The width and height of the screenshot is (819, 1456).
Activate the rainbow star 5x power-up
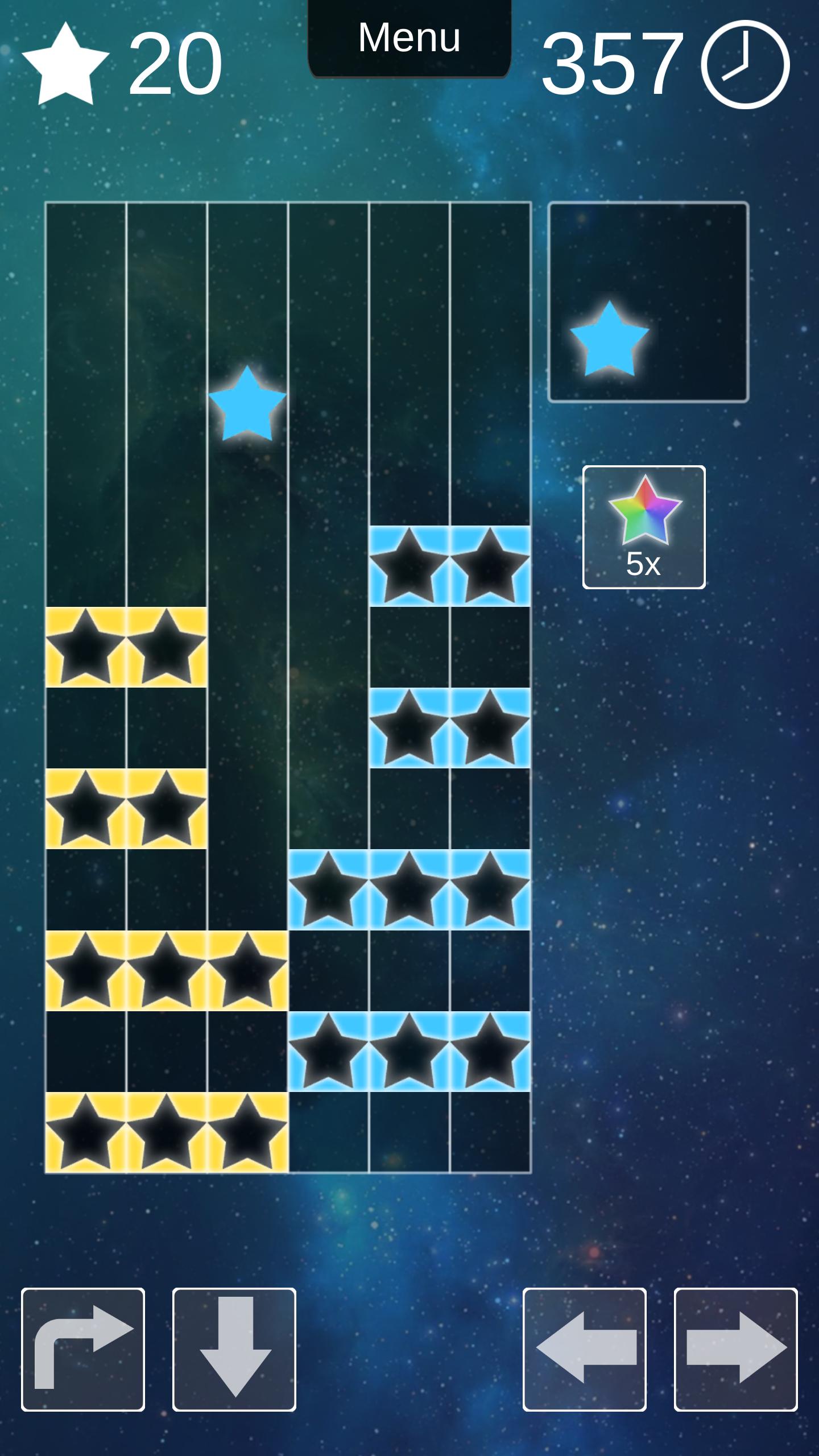coord(644,527)
